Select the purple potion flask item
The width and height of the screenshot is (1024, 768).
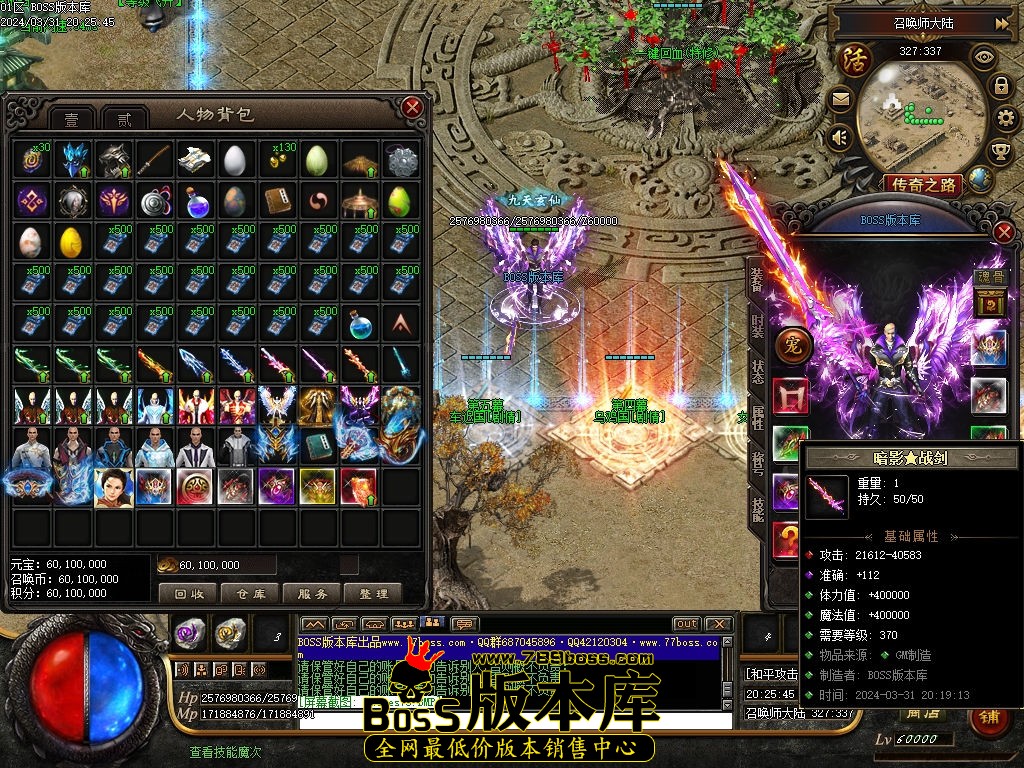[x=192, y=202]
